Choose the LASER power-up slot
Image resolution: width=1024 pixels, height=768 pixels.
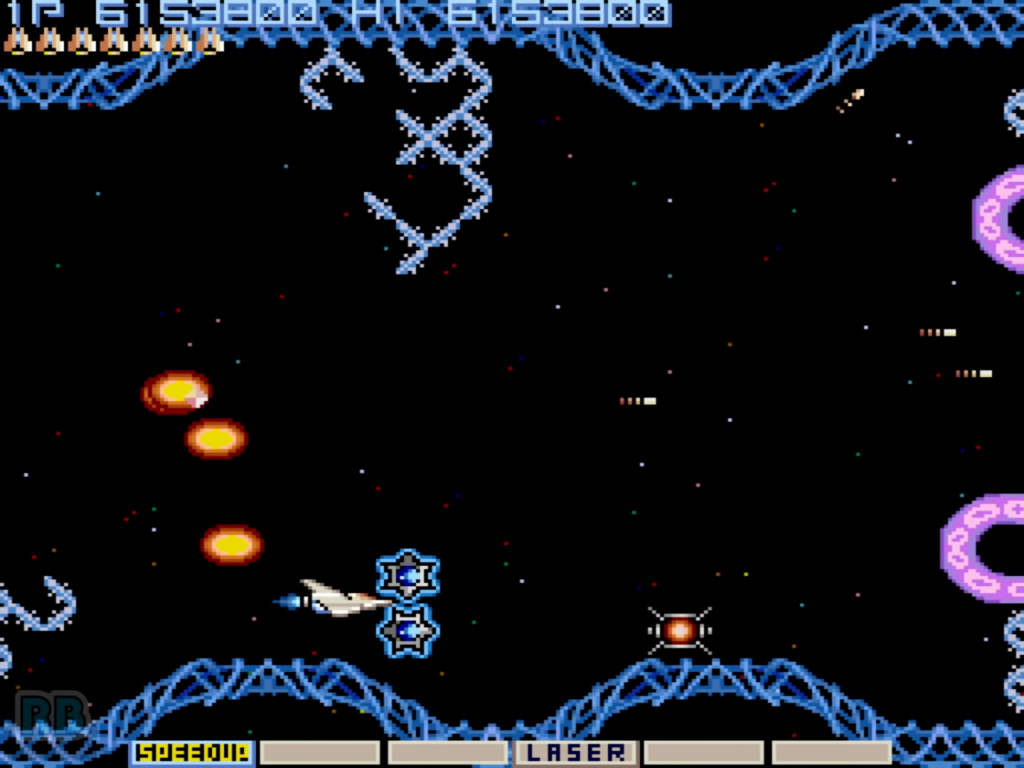tap(576, 752)
